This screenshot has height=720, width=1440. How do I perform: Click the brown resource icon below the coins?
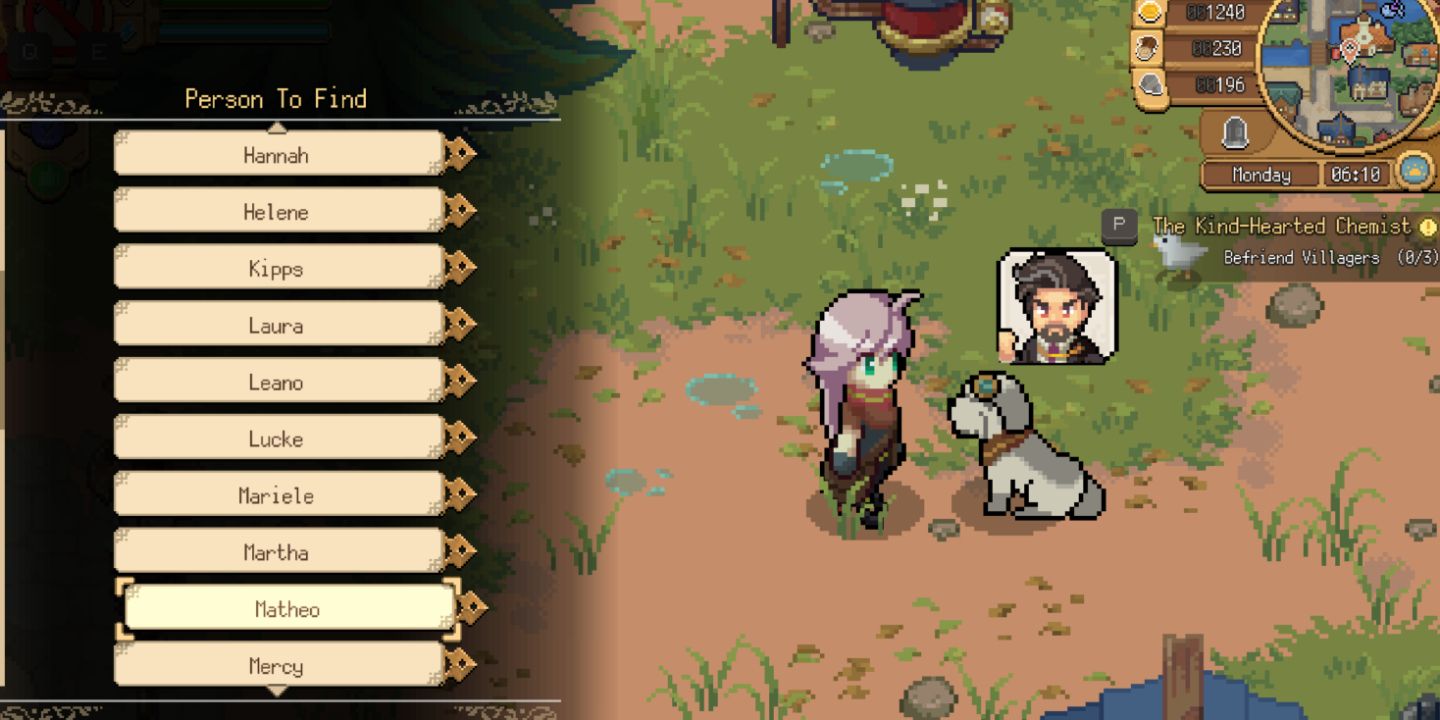pos(1147,48)
